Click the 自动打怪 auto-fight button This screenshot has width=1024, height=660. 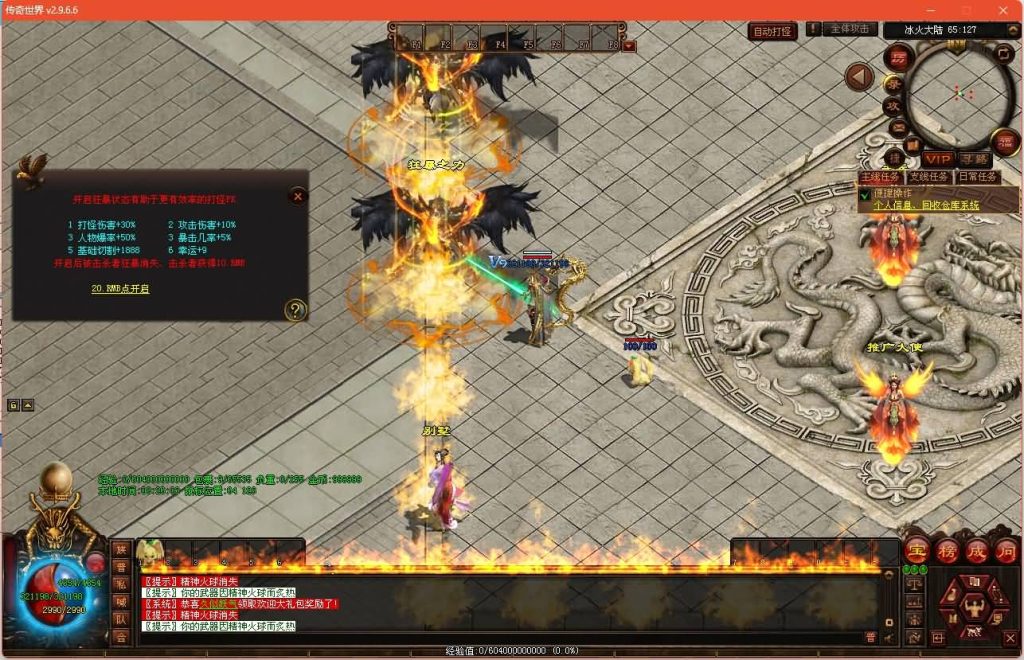click(772, 31)
